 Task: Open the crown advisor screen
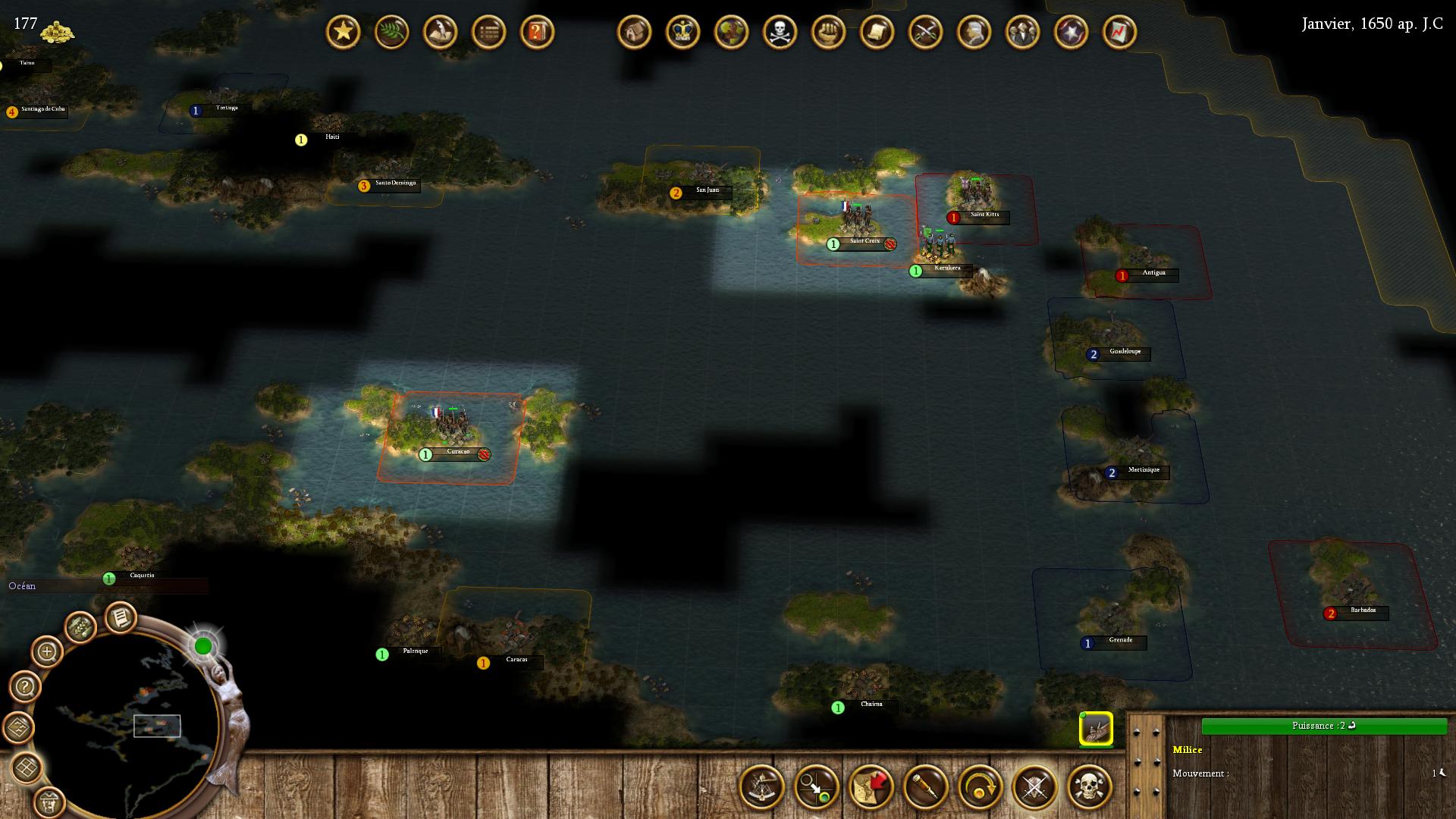[x=682, y=33]
